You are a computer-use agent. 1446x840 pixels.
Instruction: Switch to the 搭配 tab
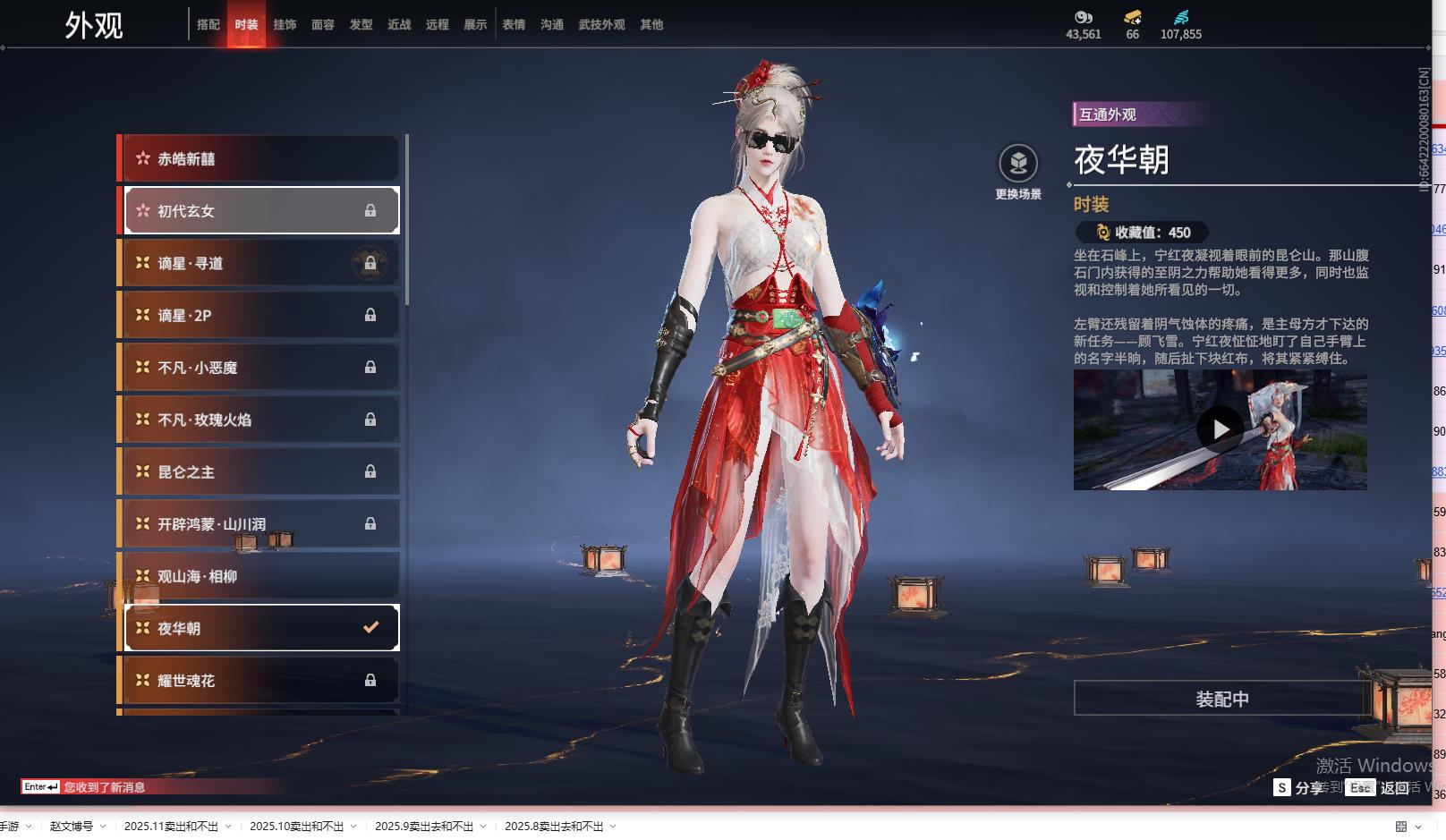tap(208, 25)
